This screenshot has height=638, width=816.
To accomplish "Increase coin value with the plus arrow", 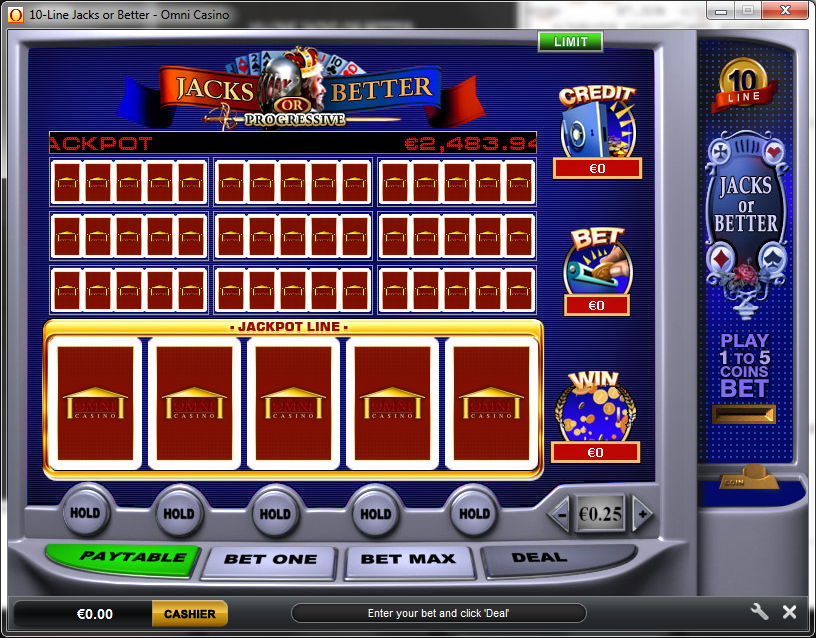I will click(642, 514).
